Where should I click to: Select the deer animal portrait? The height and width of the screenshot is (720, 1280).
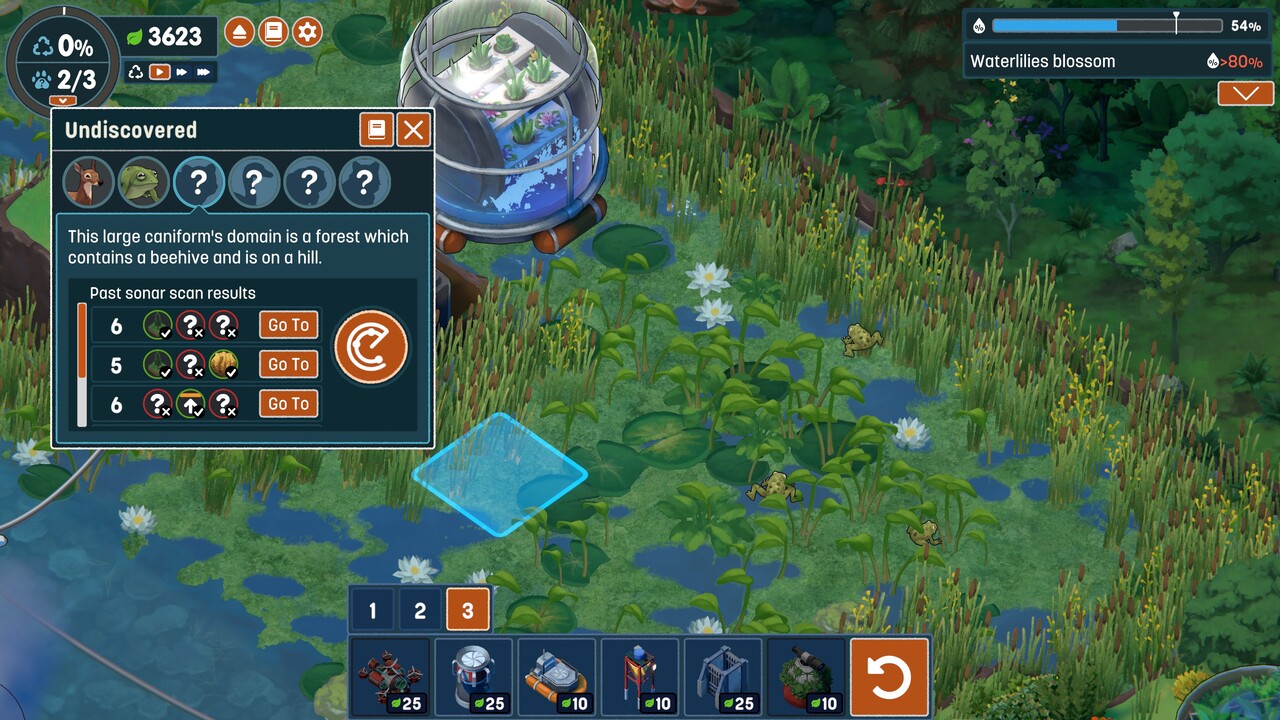(x=88, y=182)
